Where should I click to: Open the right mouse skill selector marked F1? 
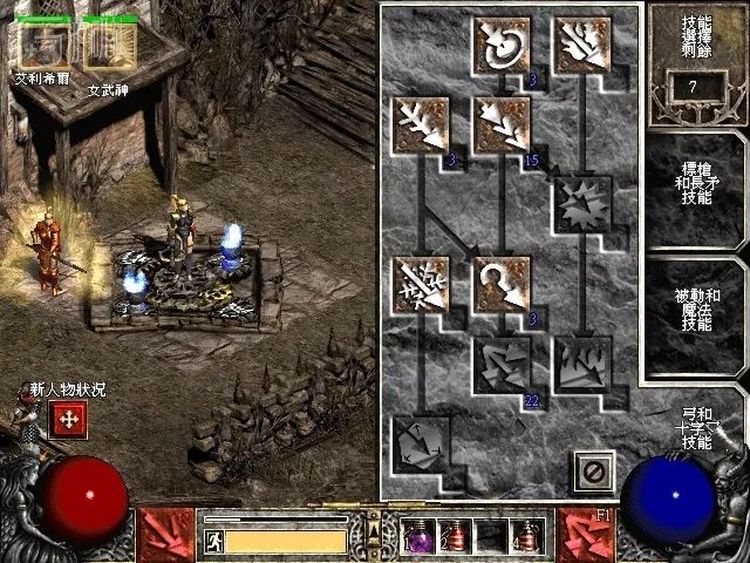pyautogui.click(x=586, y=535)
